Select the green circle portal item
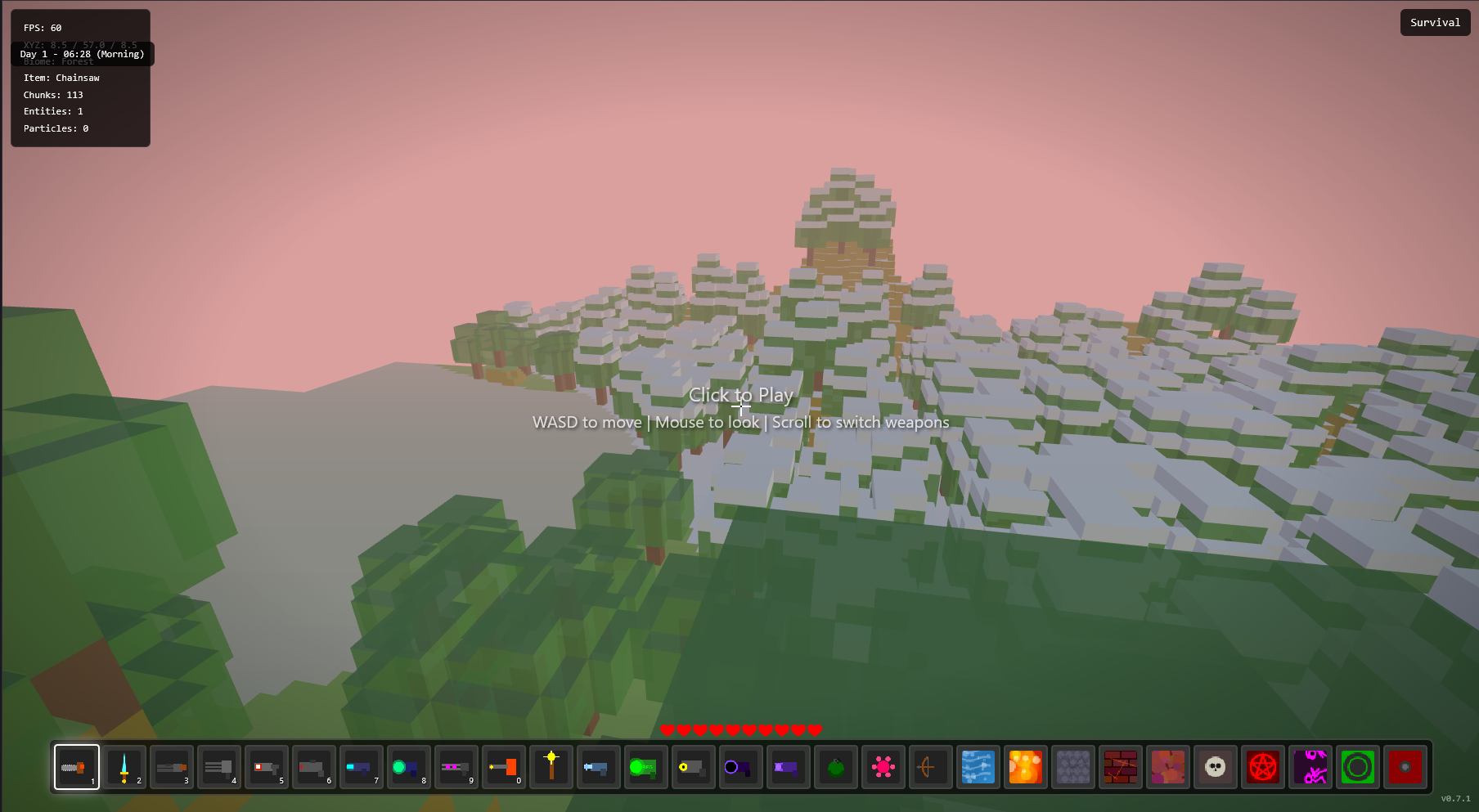The image size is (1479, 812). coord(1357,767)
